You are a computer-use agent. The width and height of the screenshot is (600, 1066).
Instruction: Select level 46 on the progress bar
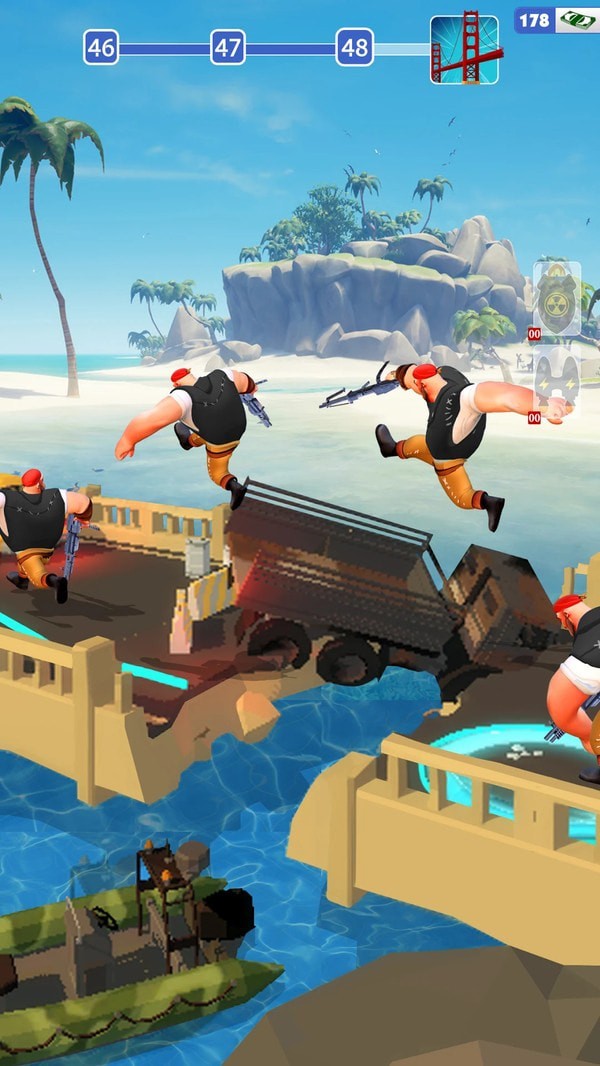[101, 47]
